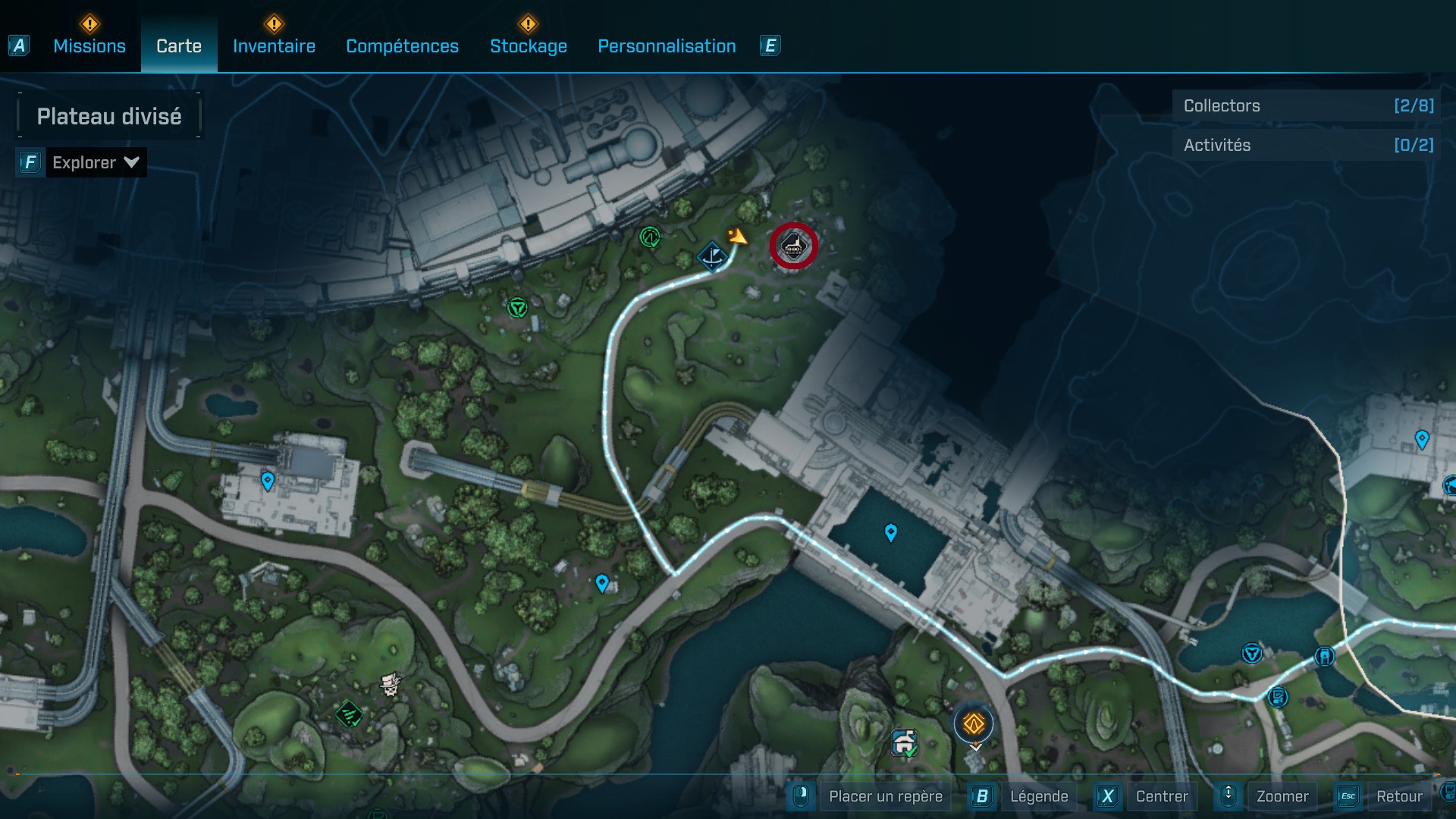Click the white creature icon on the lower left

click(x=391, y=684)
